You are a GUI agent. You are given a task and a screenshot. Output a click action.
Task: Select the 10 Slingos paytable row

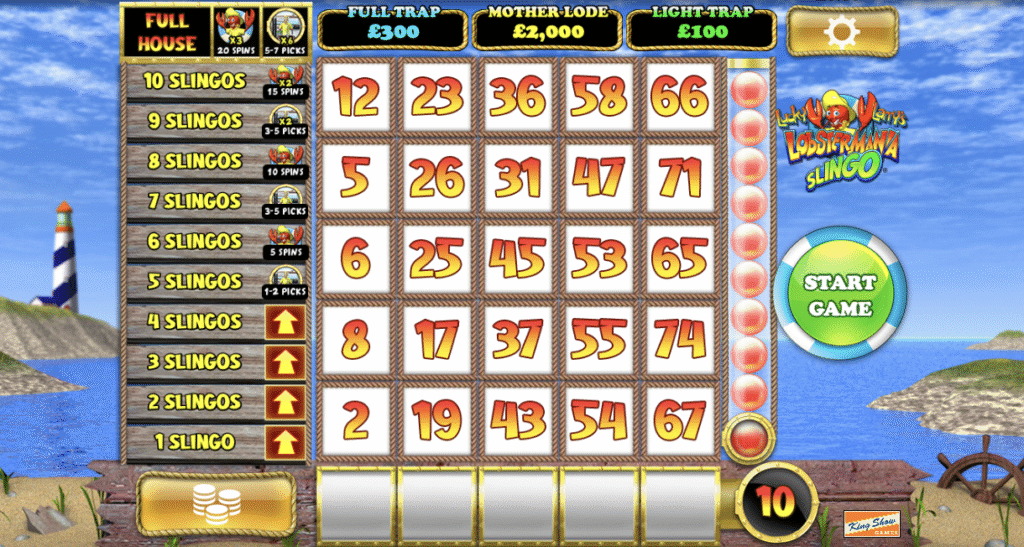[193, 81]
